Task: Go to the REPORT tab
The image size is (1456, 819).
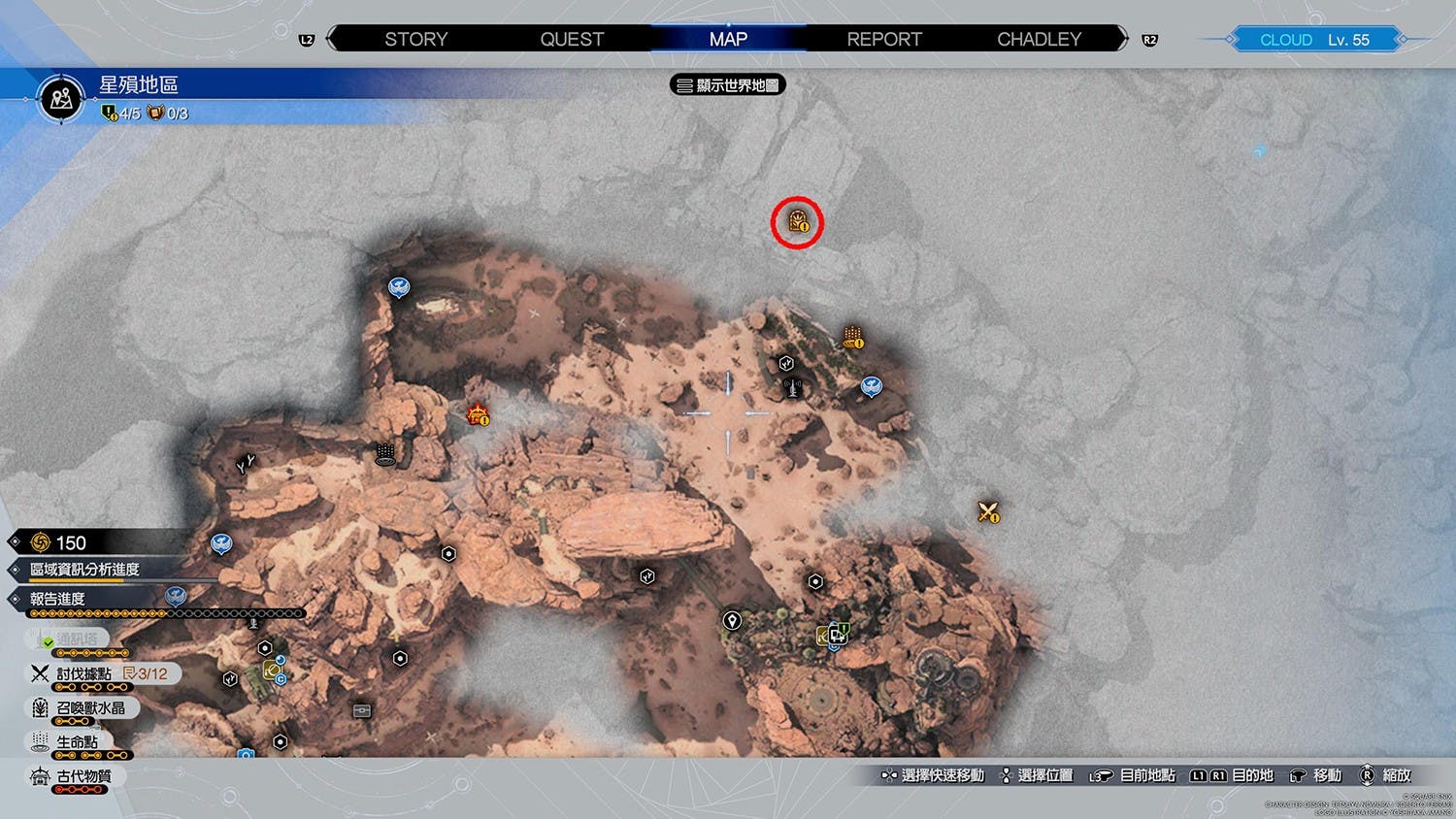Action: point(884,40)
